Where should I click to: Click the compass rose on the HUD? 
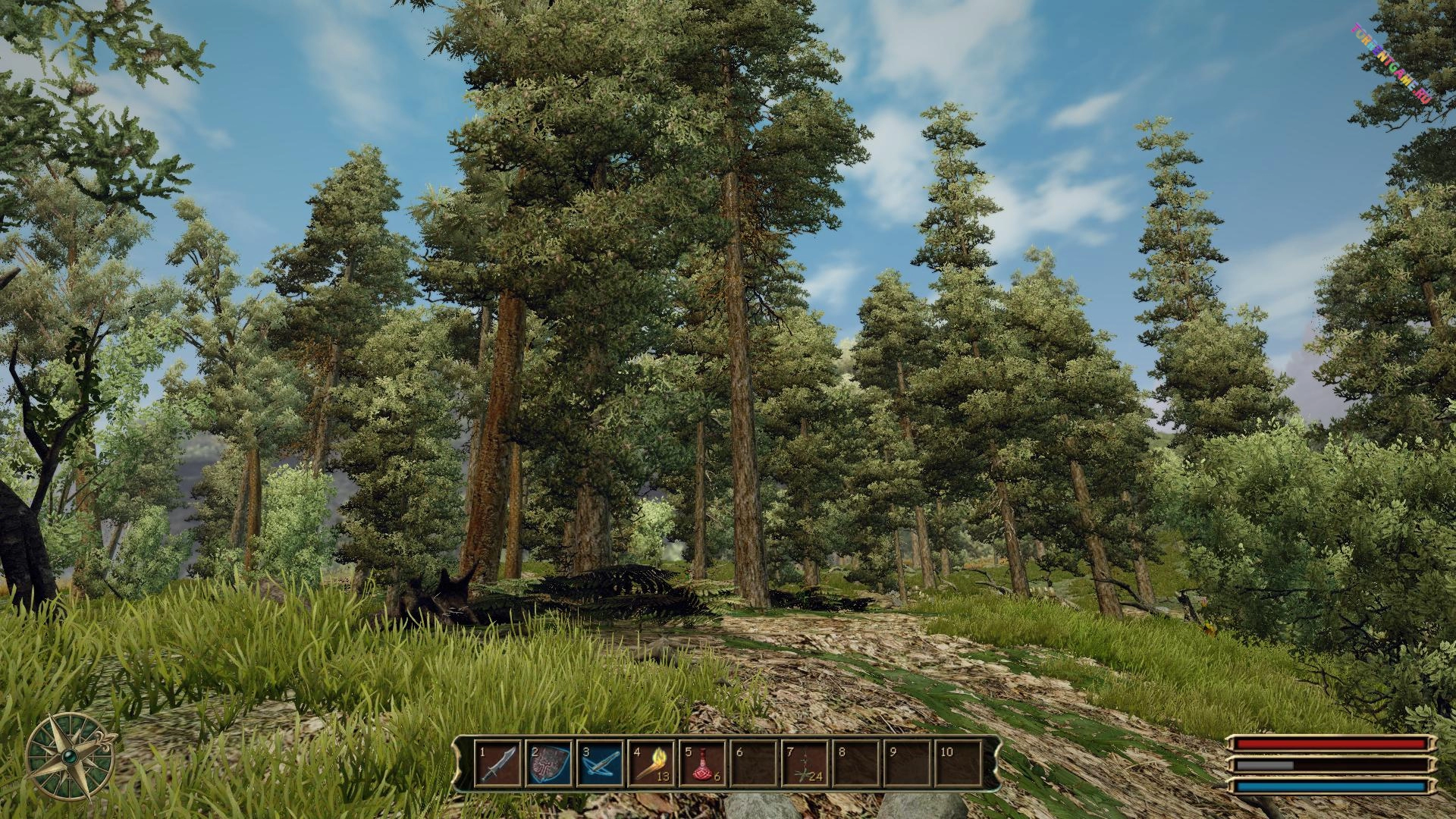click(x=70, y=755)
